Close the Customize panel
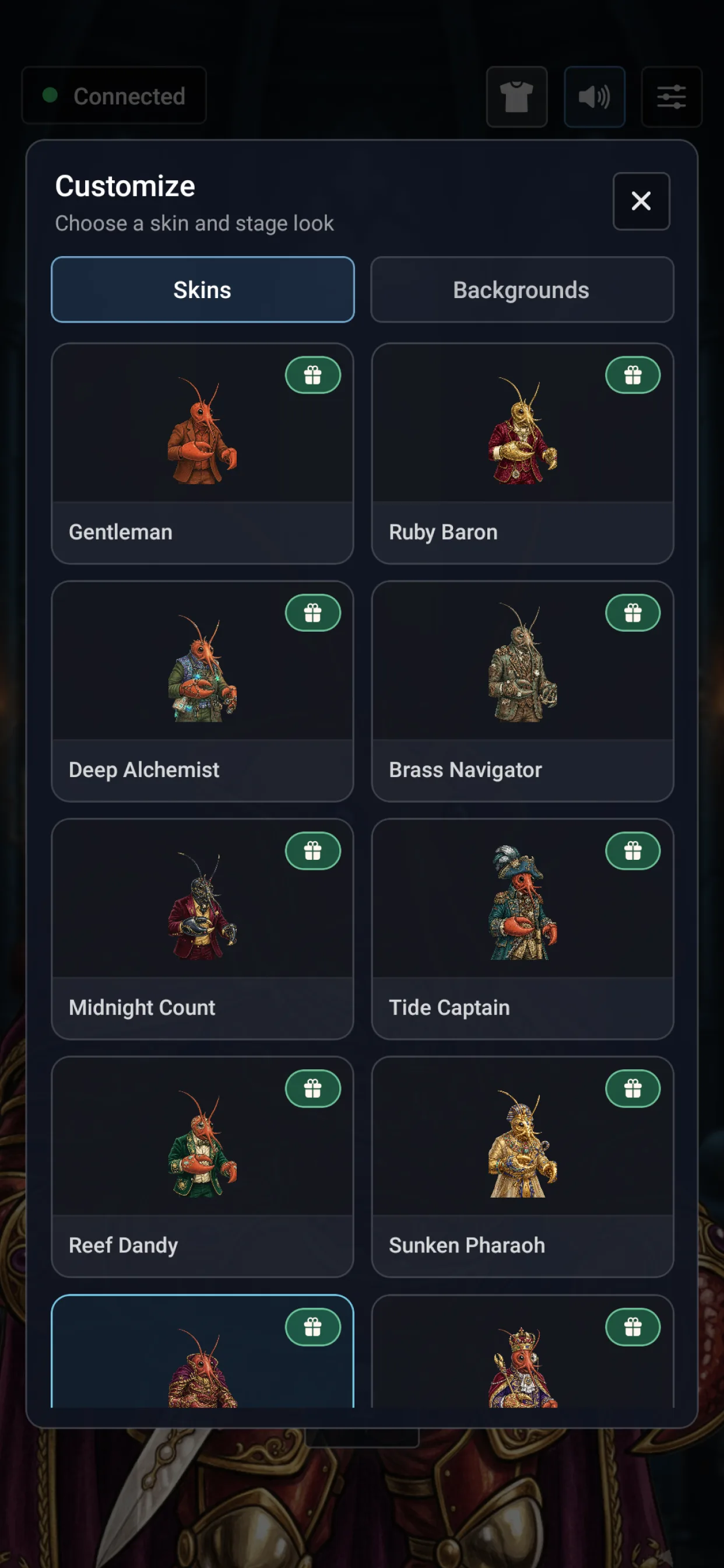 pos(641,201)
